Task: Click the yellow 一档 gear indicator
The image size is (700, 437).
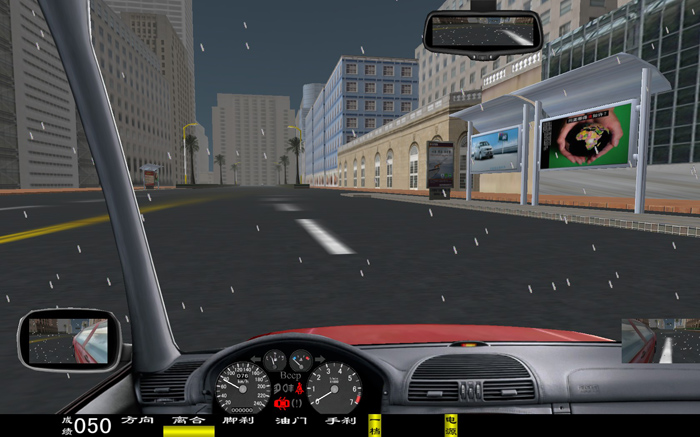Action: (375, 425)
